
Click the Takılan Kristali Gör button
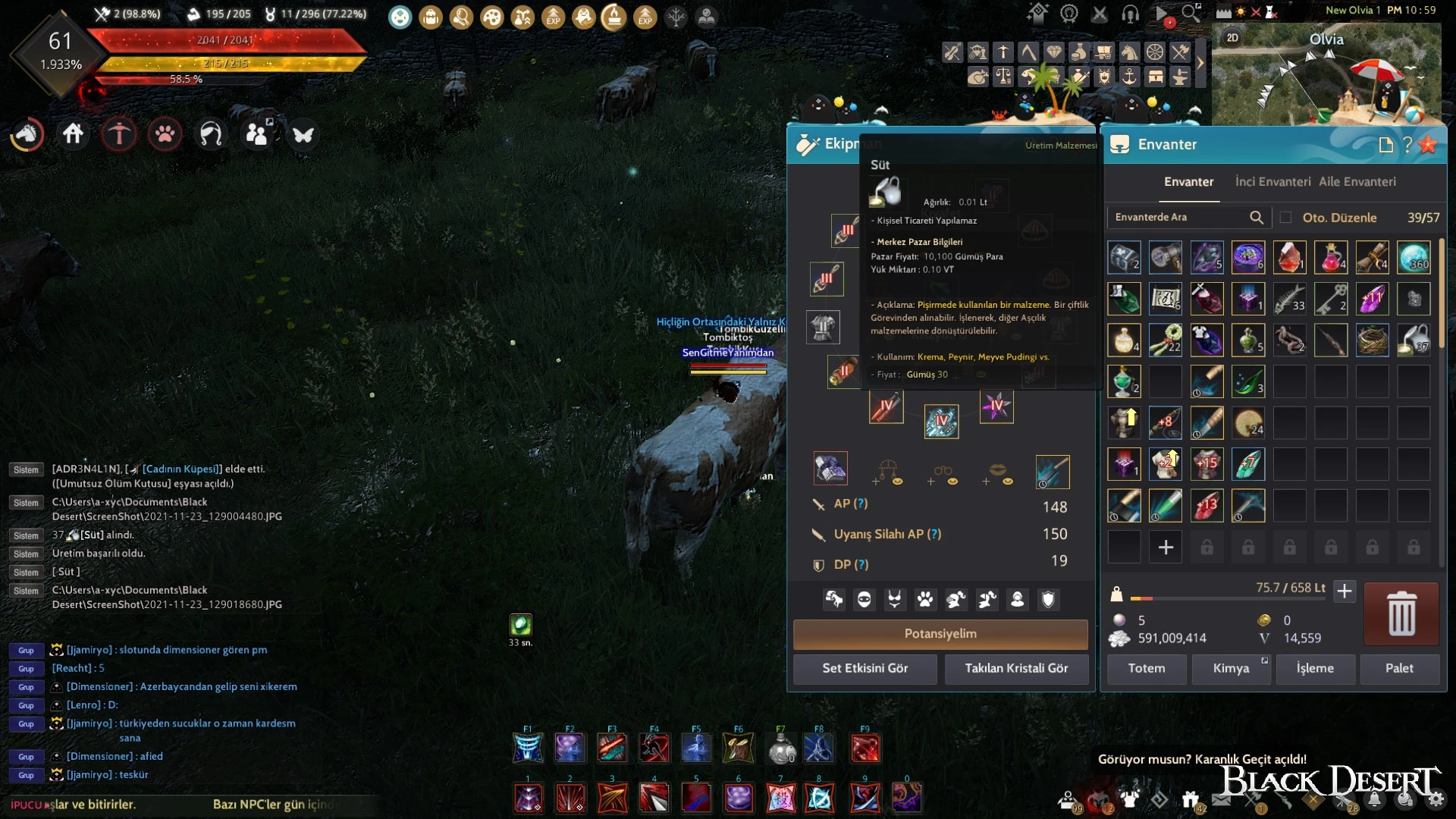[1016, 668]
